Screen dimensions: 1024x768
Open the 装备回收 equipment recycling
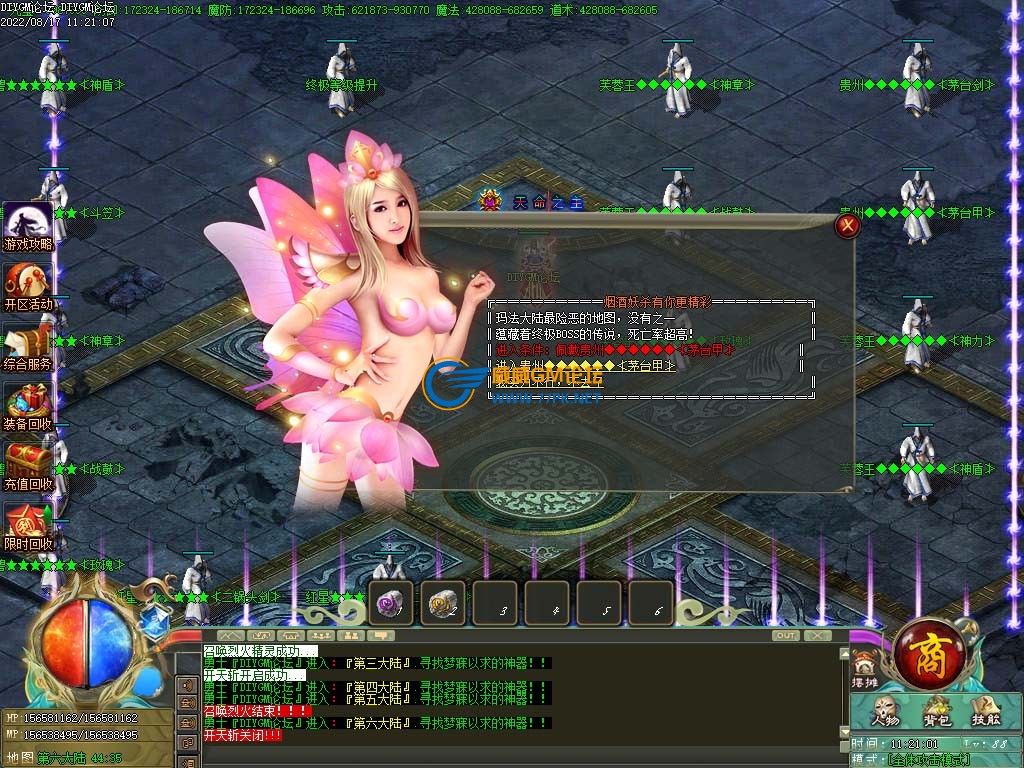28,406
